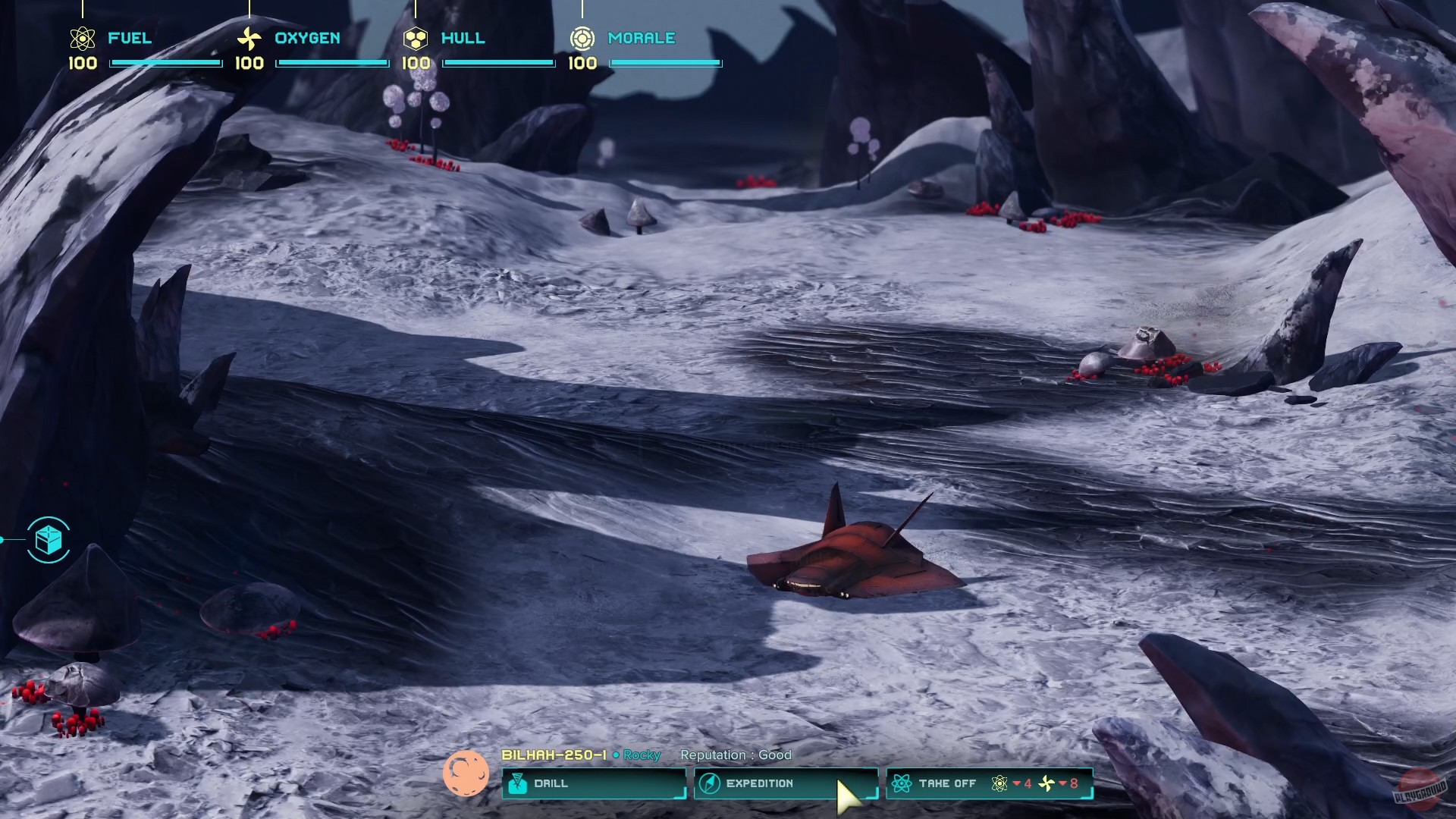
Task: Click the Oxygen pinwheel icon at top
Action: 248,37
